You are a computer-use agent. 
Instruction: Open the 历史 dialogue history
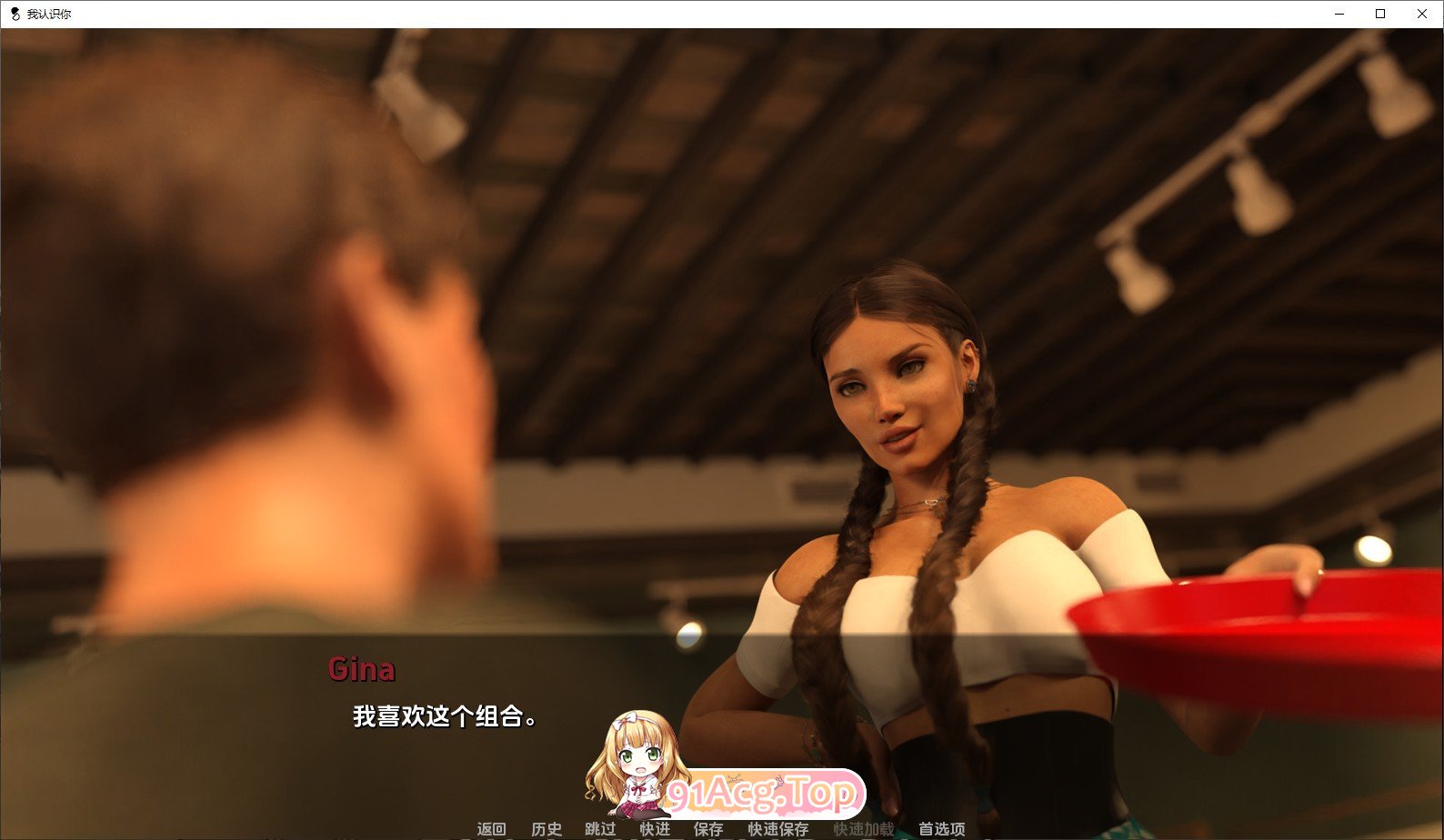545,829
